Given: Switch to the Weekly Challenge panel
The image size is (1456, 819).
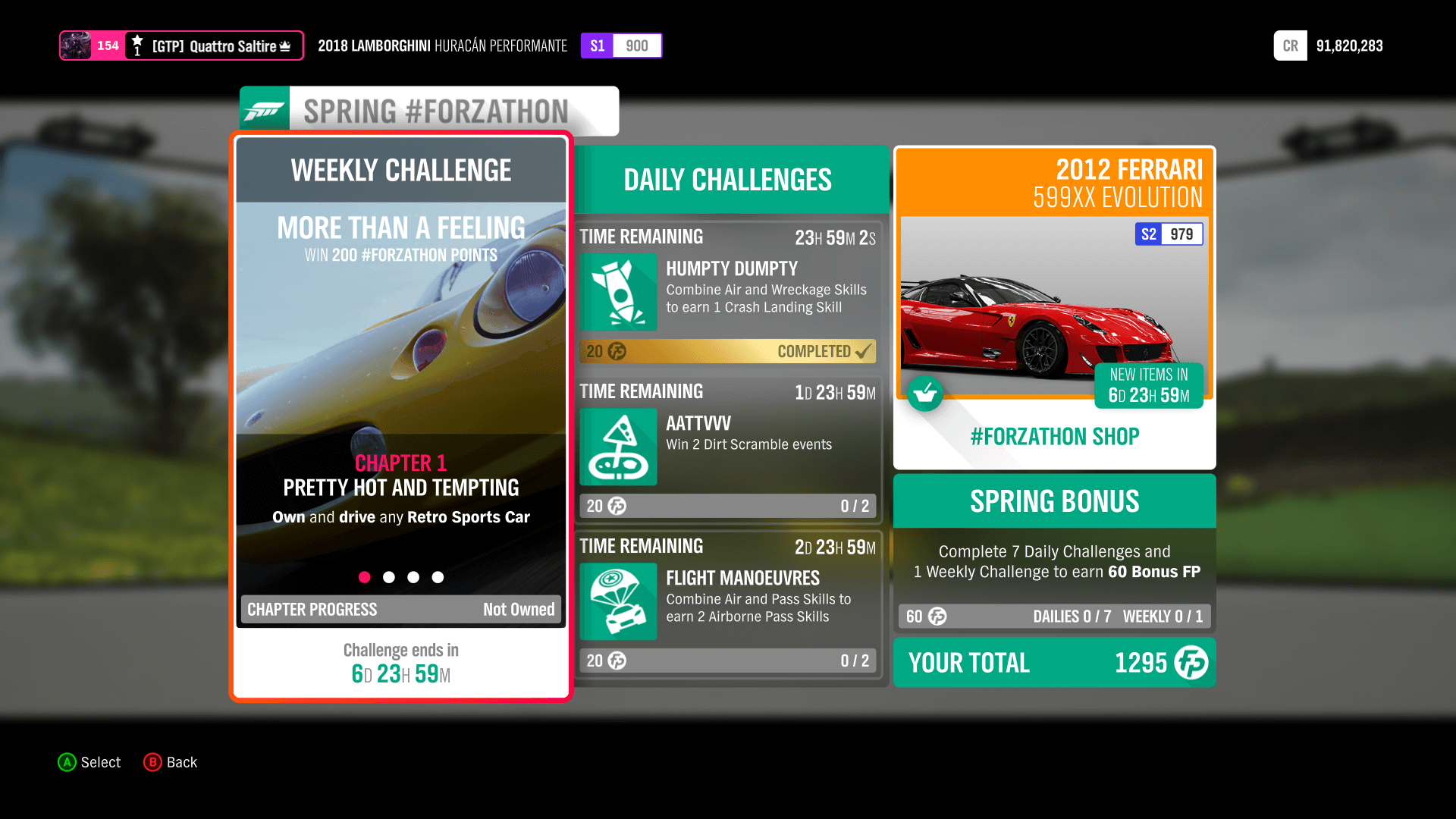Looking at the screenshot, I should coord(400,170).
